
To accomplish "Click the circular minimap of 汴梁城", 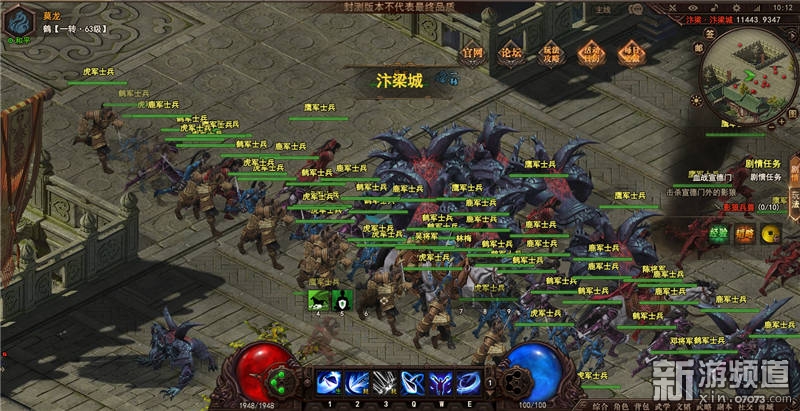I will (x=748, y=78).
